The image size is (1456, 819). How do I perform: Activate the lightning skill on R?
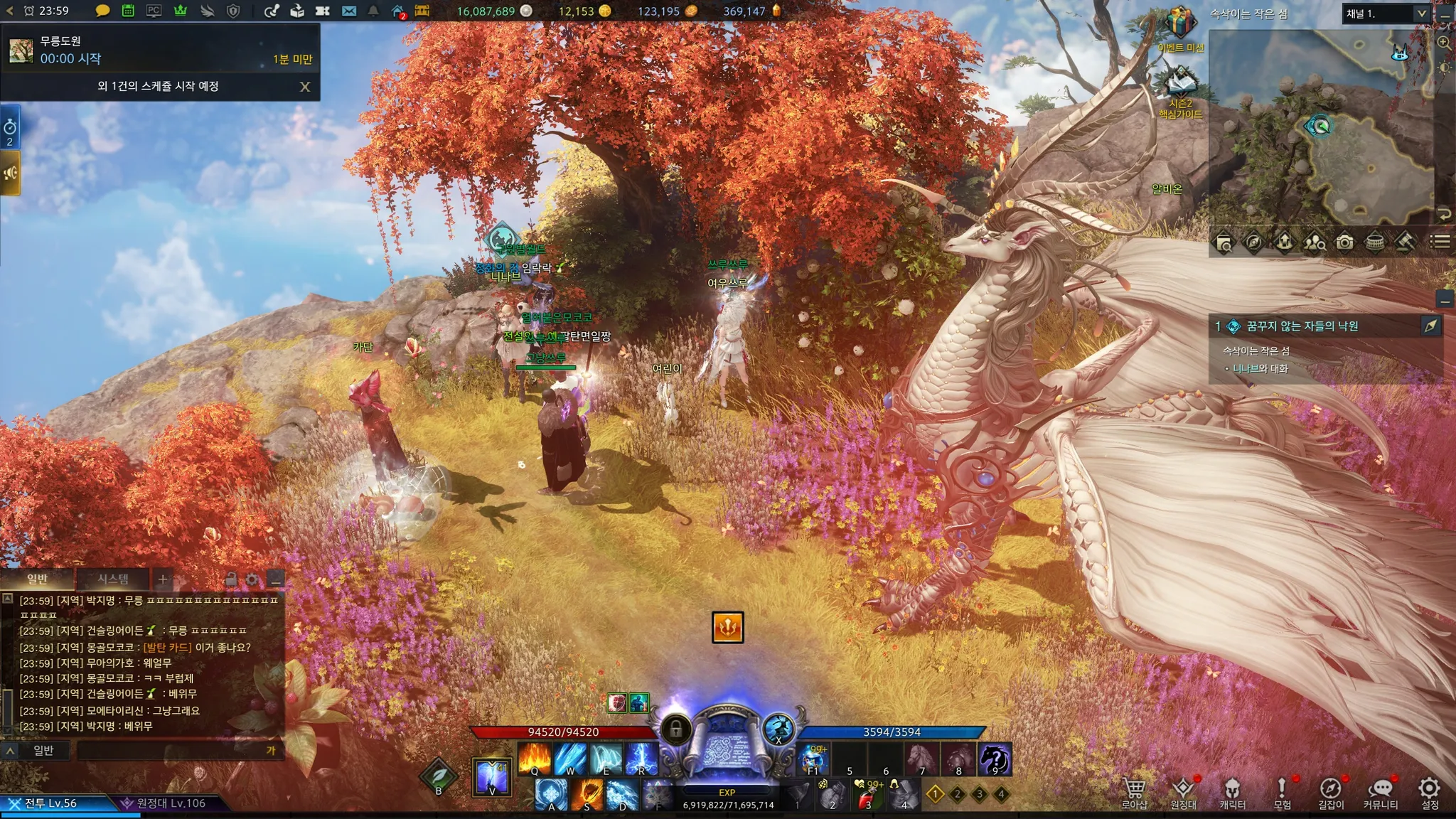coord(641,758)
